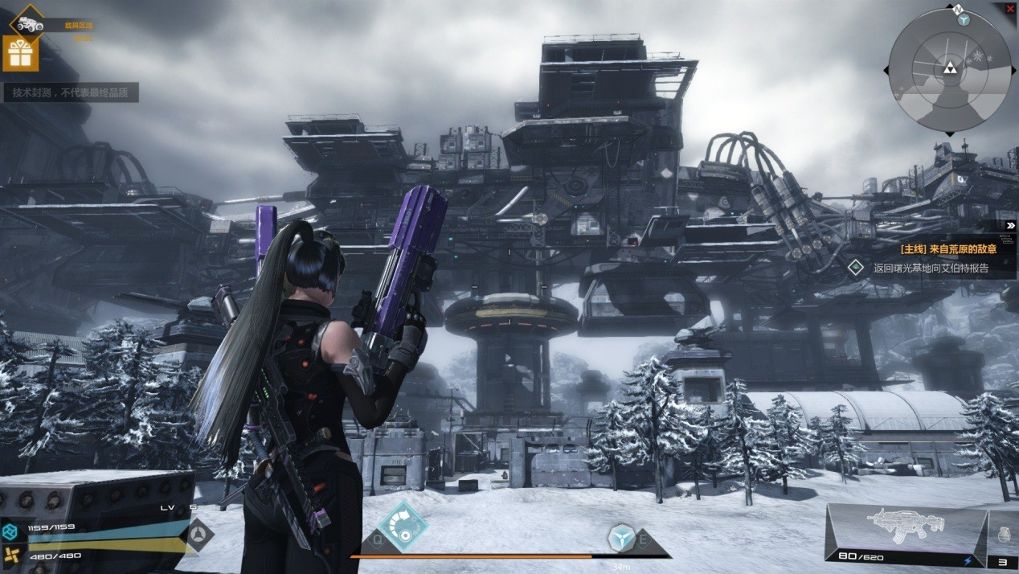Collapse the quest tracker with the double-arrow button
Viewport: 1019px width, 574px height.
(1011, 226)
